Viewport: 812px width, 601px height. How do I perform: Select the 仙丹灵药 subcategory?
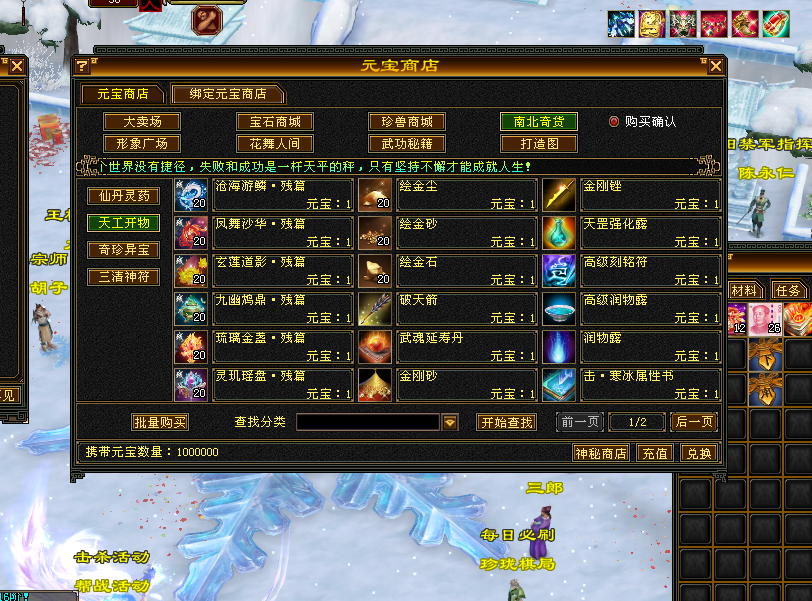click(x=124, y=196)
